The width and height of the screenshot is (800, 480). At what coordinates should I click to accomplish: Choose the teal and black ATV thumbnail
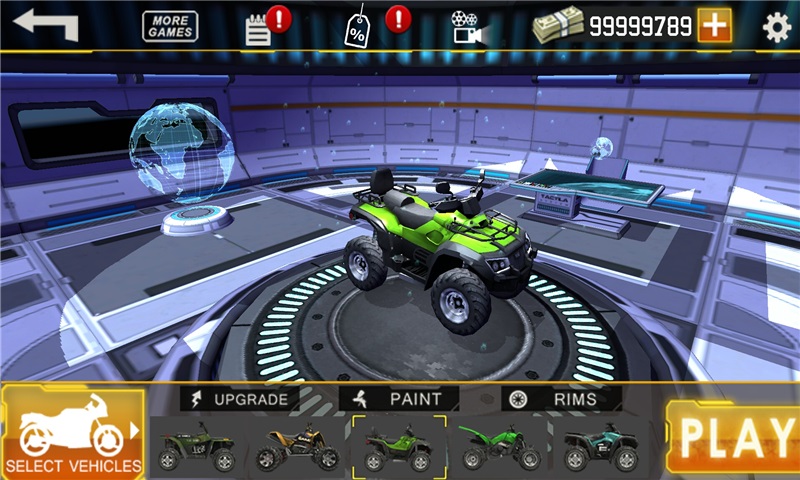[x=601, y=447]
